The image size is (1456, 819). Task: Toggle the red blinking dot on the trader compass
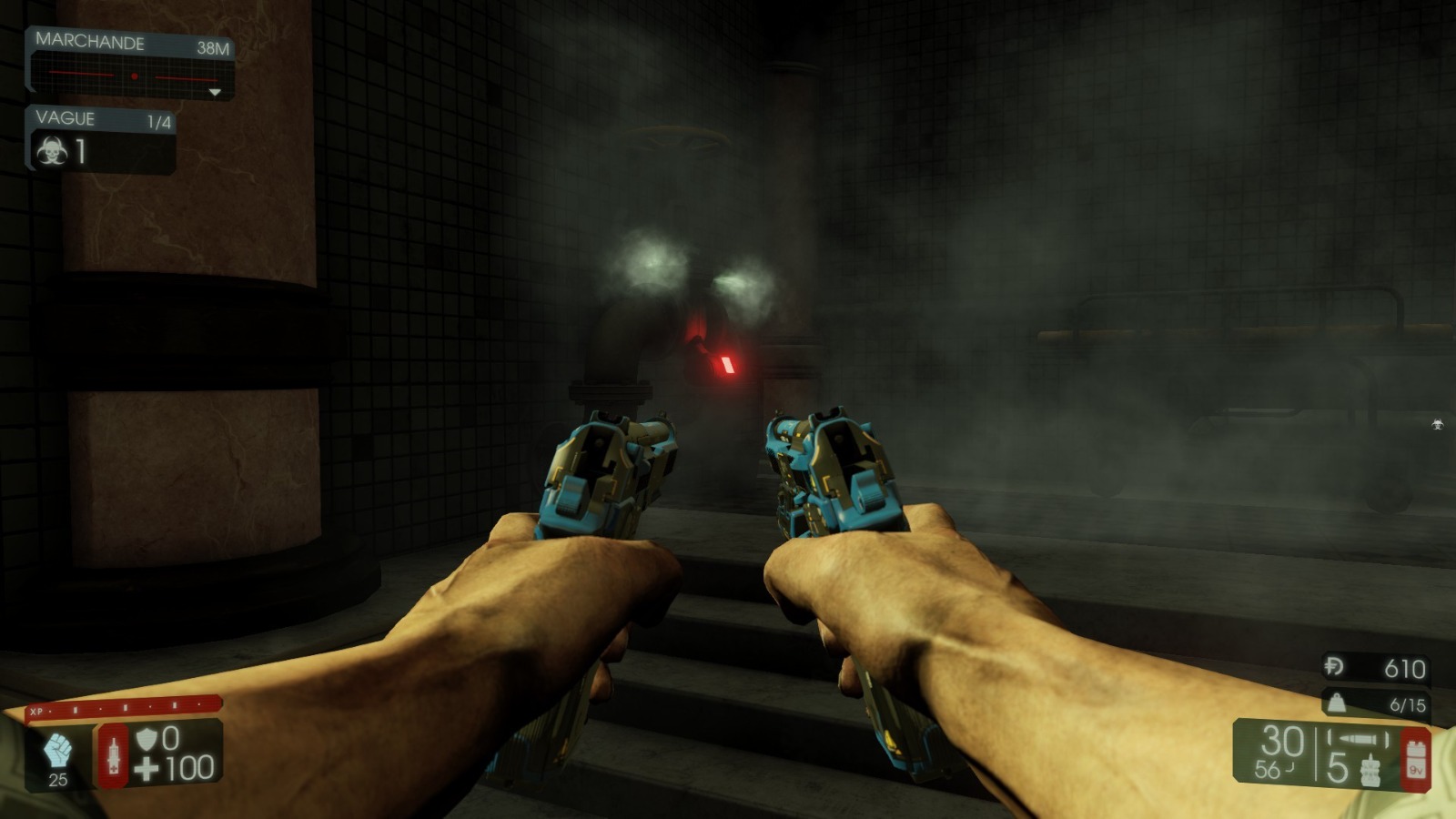(136, 74)
